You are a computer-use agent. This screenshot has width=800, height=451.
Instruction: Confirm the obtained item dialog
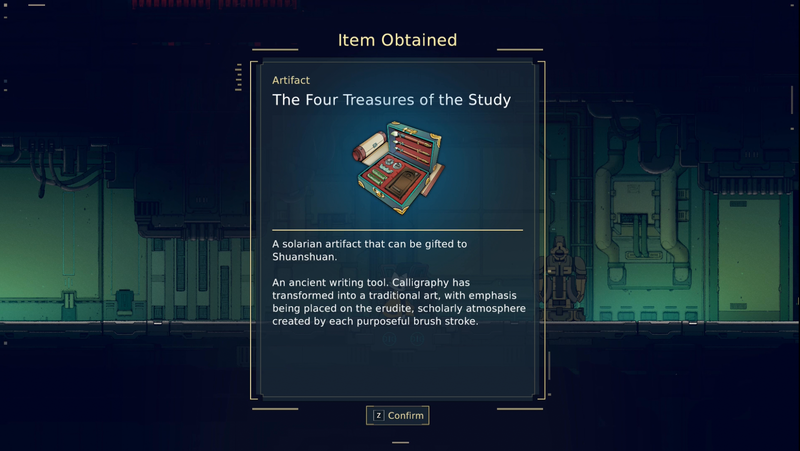pyautogui.click(x=398, y=415)
